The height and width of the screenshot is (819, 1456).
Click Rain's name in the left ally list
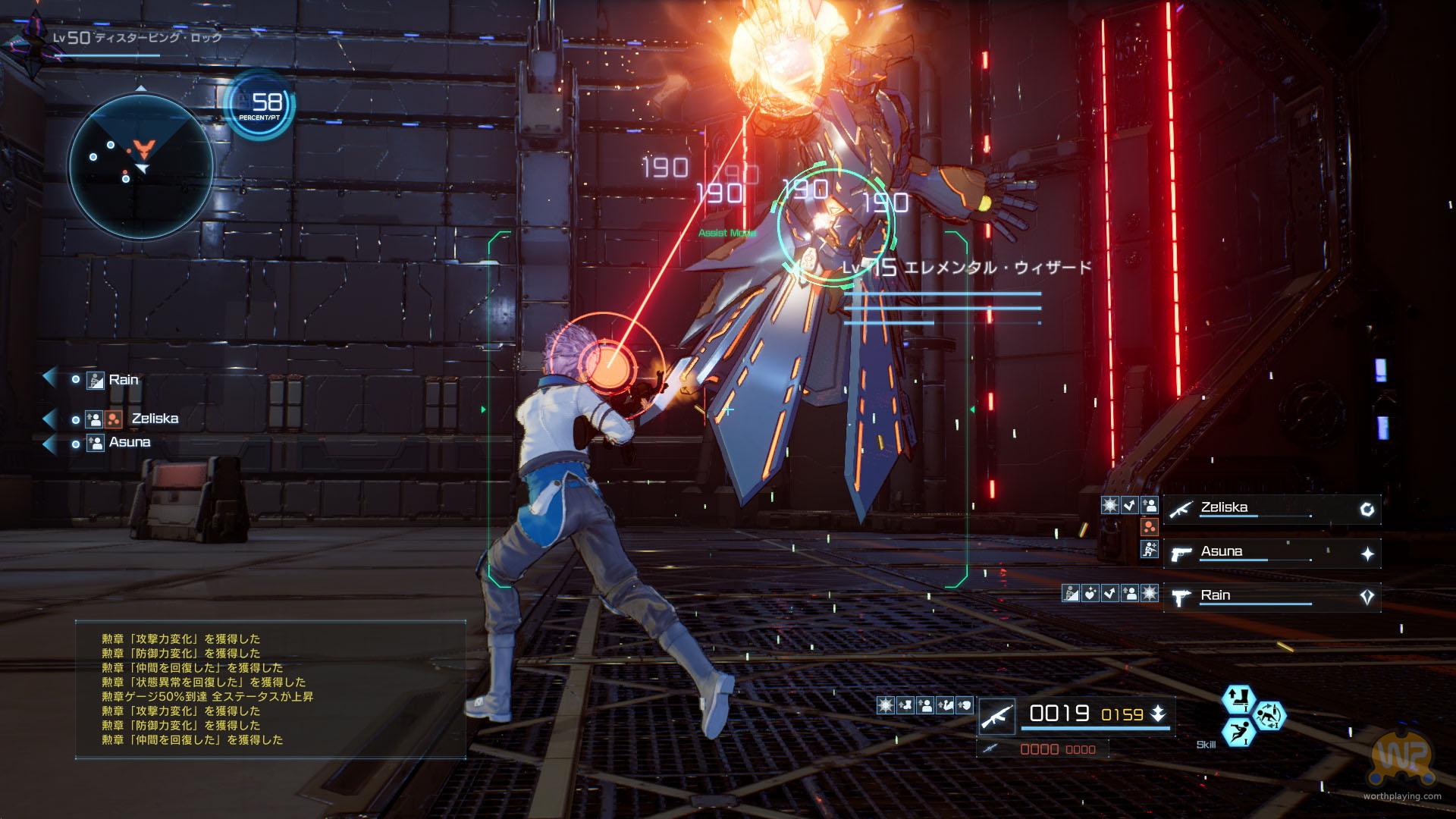click(x=124, y=379)
